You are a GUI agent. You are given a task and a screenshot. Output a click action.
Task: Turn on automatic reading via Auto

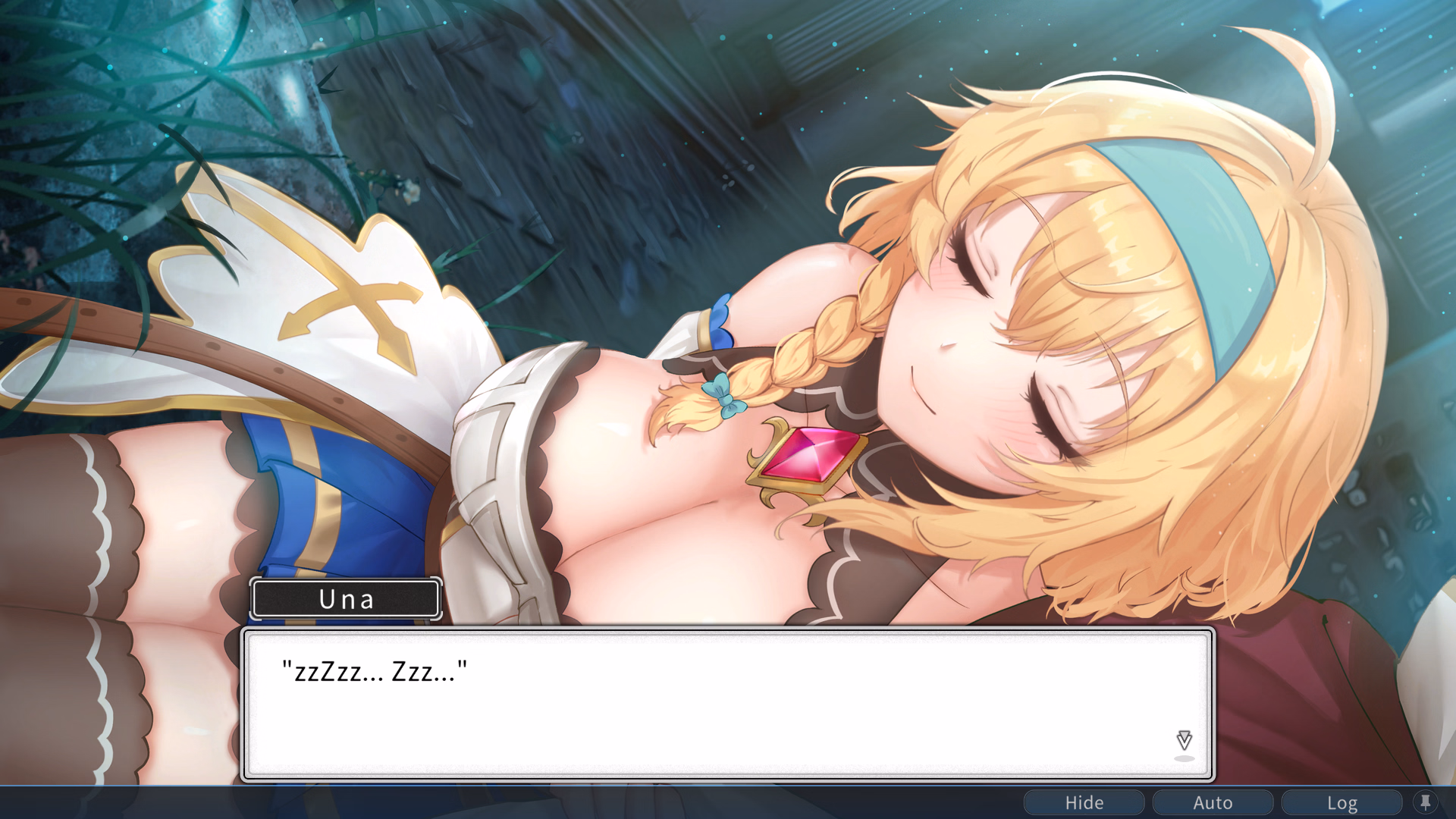(1213, 802)
